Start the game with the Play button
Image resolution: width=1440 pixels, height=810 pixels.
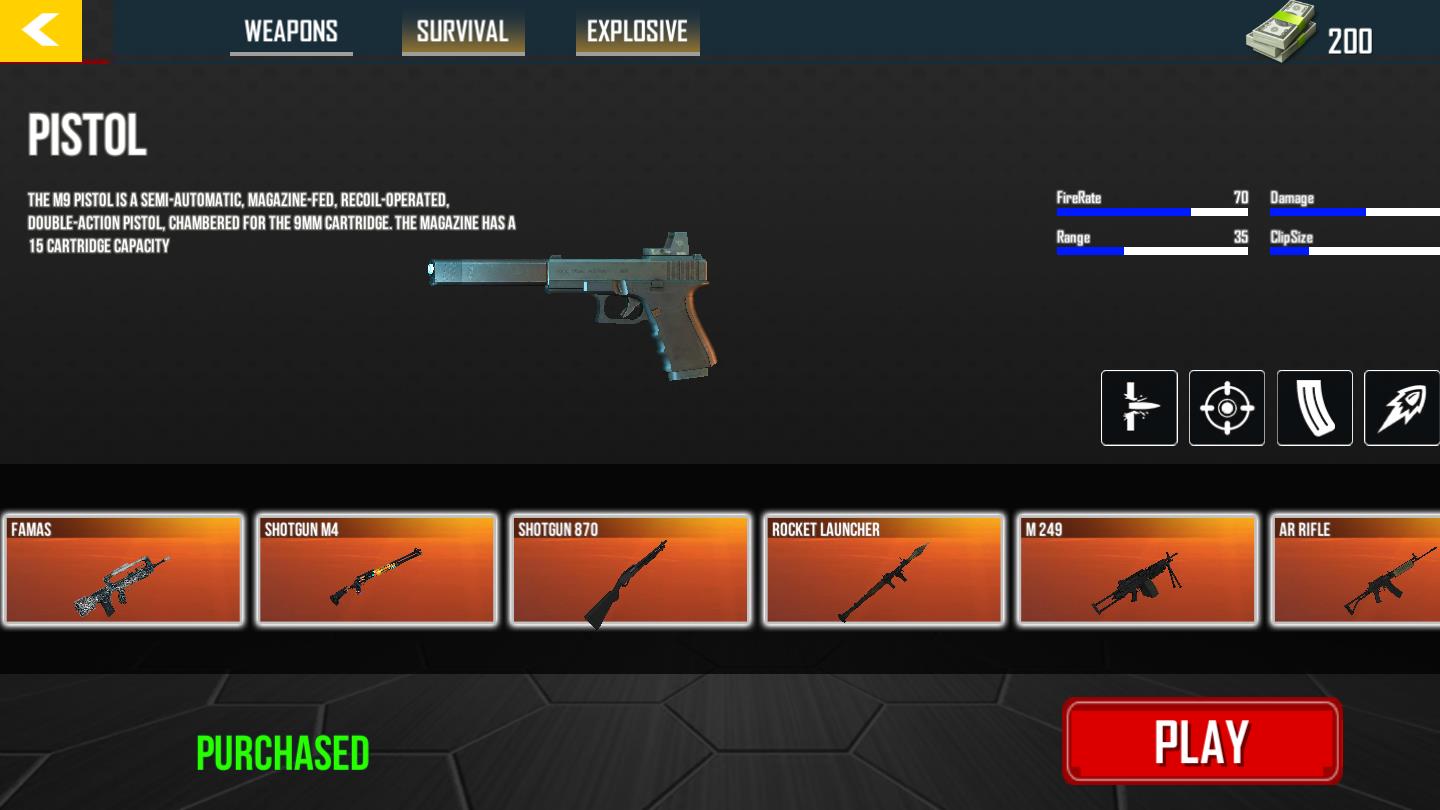1202,741
